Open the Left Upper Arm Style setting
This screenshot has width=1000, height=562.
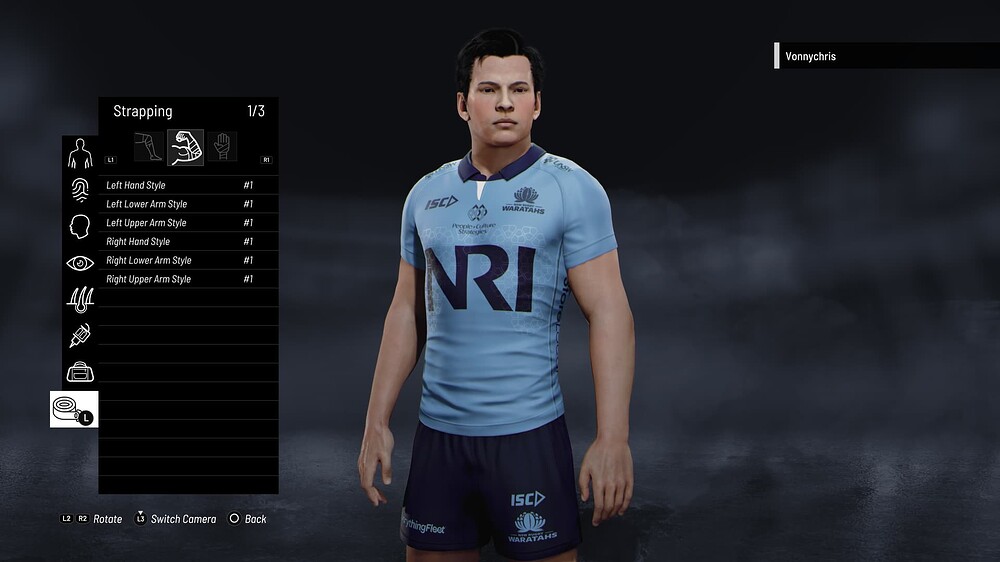(x=180, y=223)
